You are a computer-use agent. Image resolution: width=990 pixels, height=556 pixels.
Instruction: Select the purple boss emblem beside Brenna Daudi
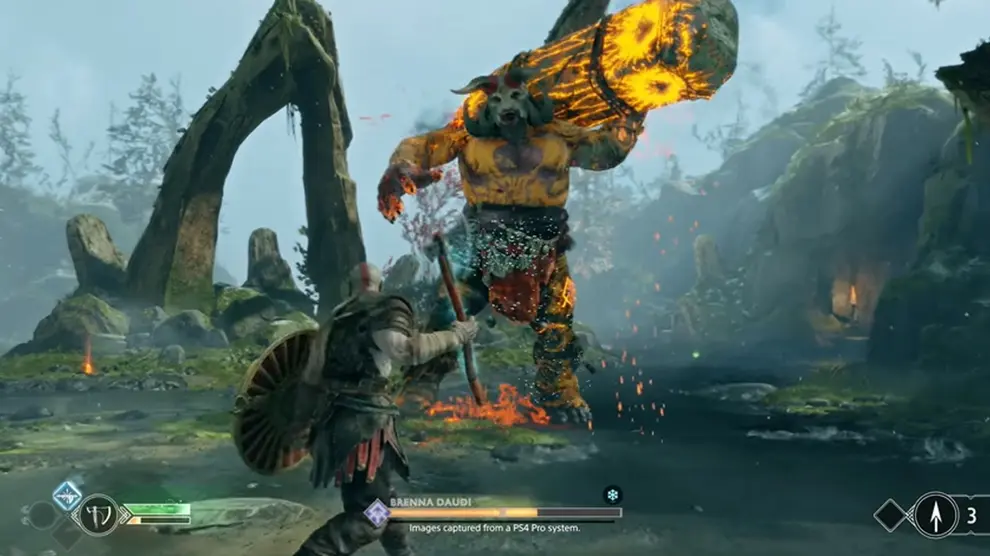[377, 513]
